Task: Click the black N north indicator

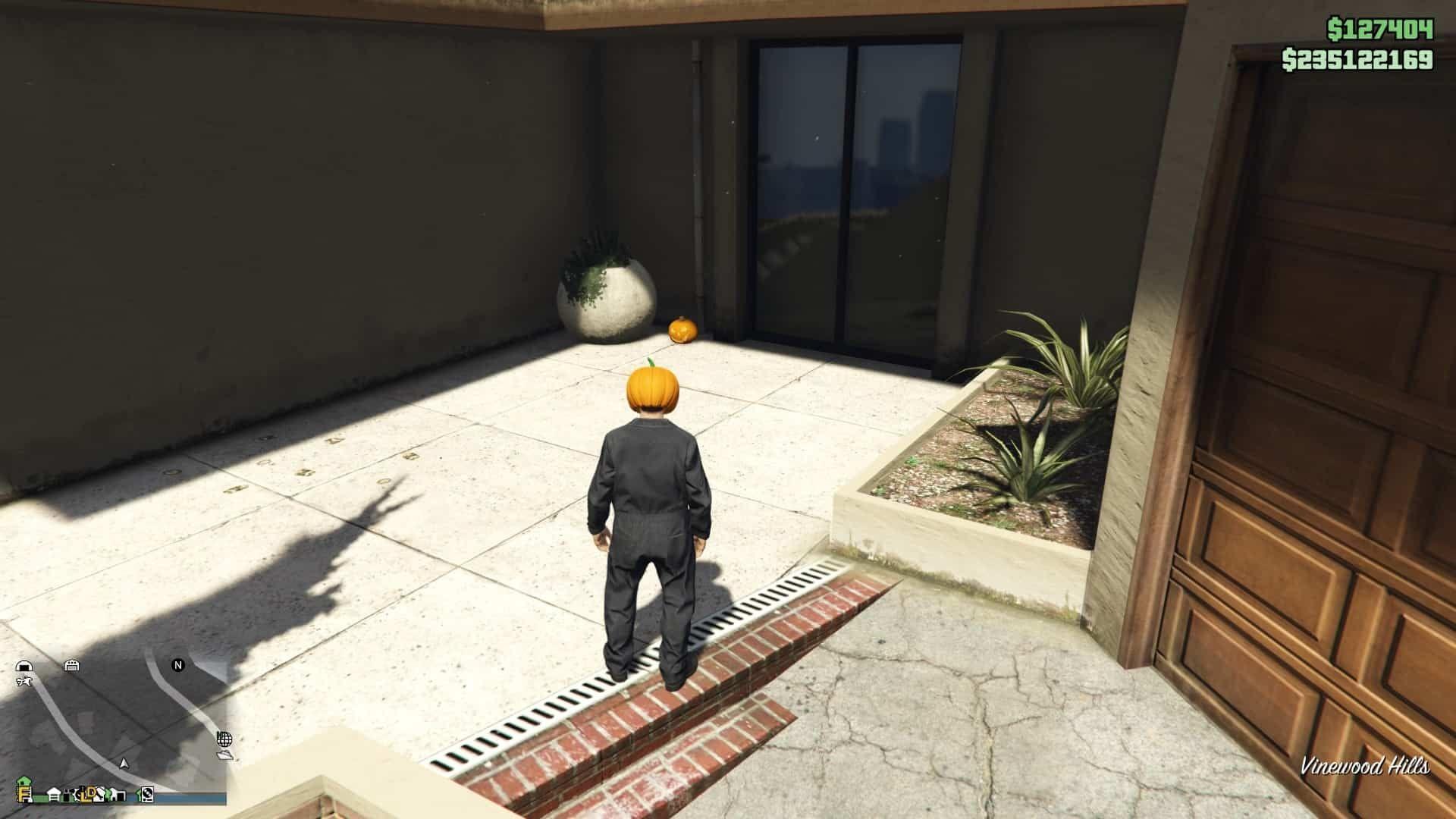Action: tap(177, 666)
